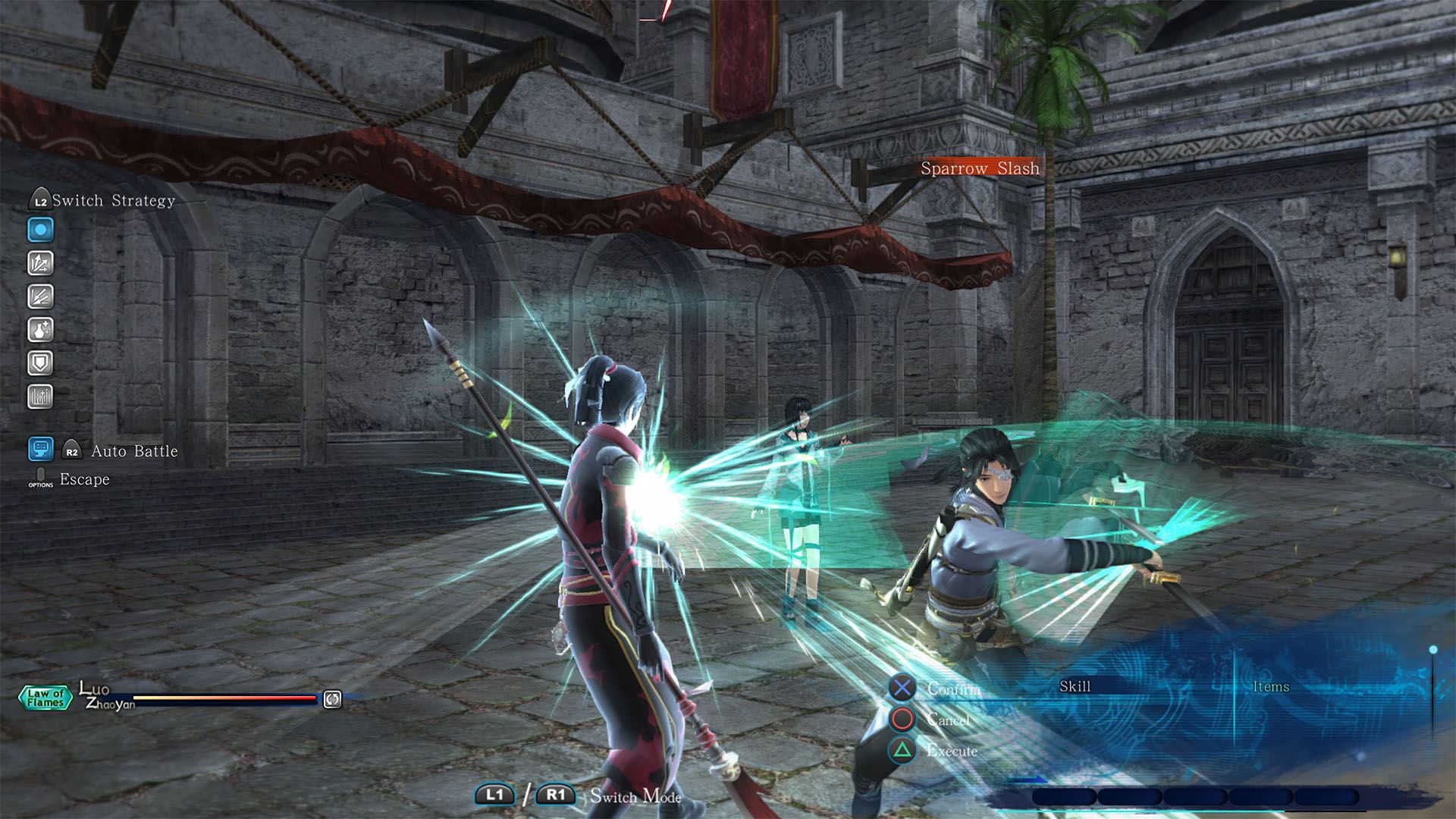This screenshot has height=819, width=1456.
Task: Select the vertical bars strategy icon
Action: (x=41, y=397)
